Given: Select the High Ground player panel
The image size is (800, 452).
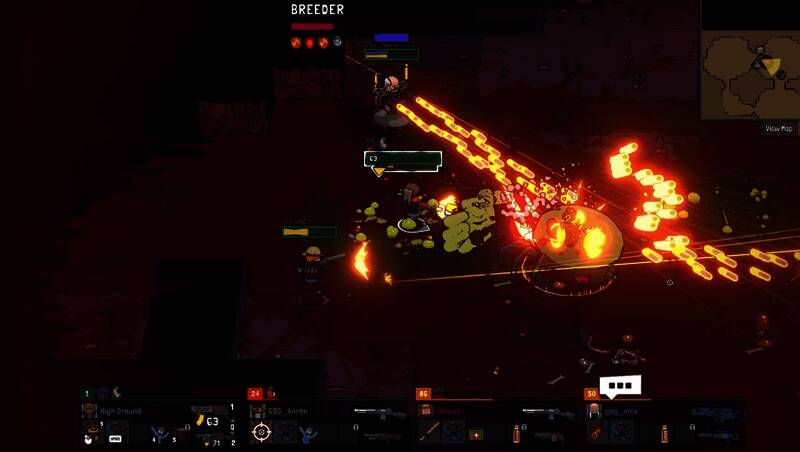Looking at the screenshot, I should pos(158,421).
